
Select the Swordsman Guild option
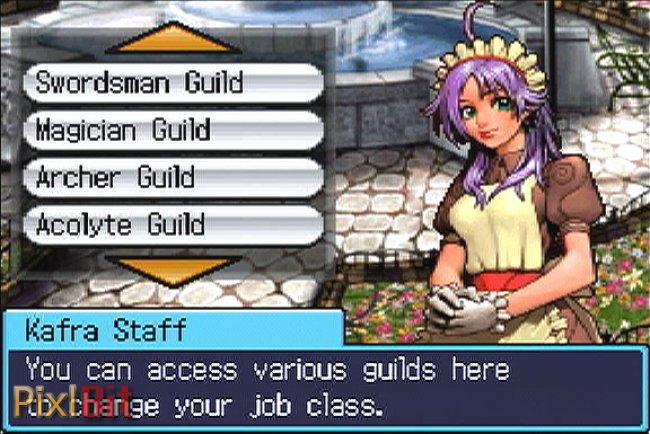[172, 83]
